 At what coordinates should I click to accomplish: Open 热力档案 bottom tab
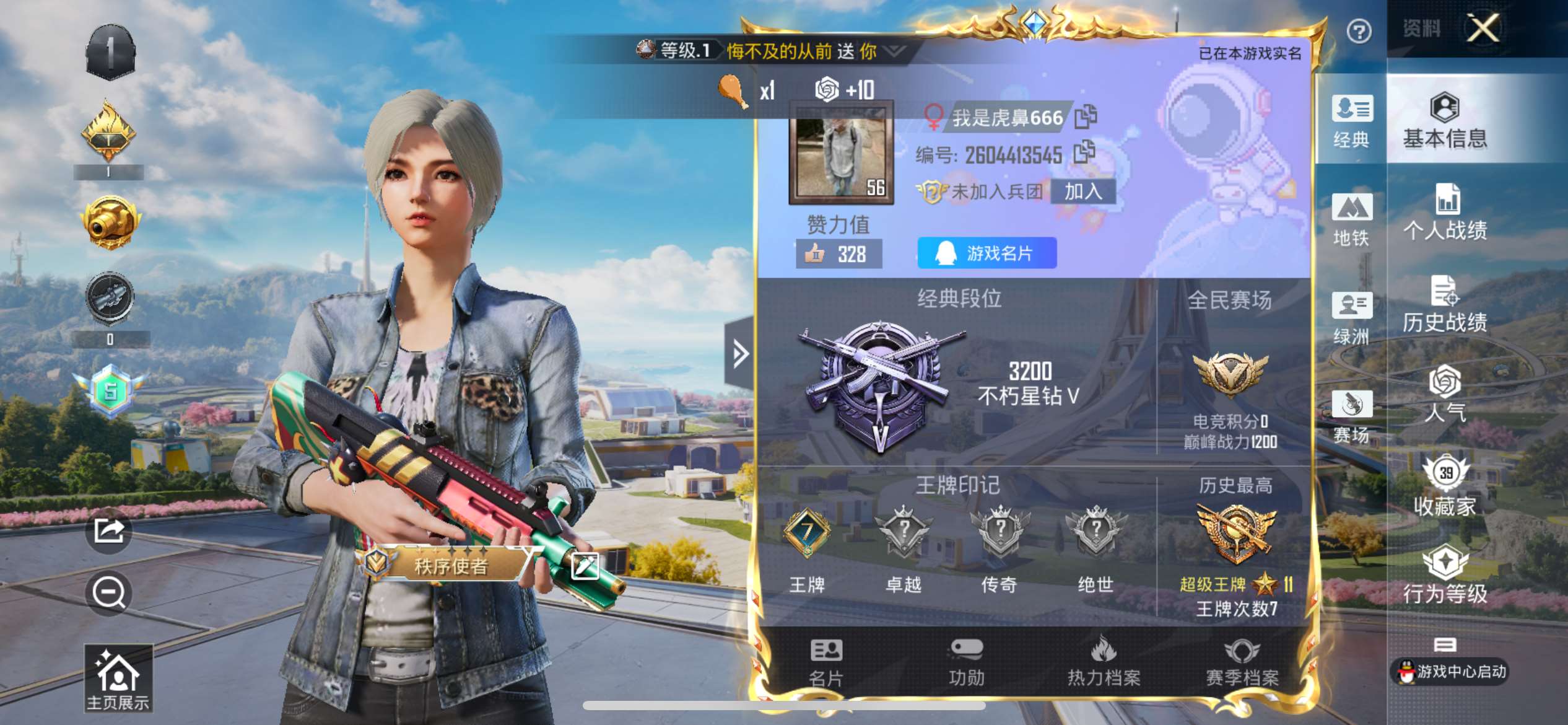pos(1104,663)
